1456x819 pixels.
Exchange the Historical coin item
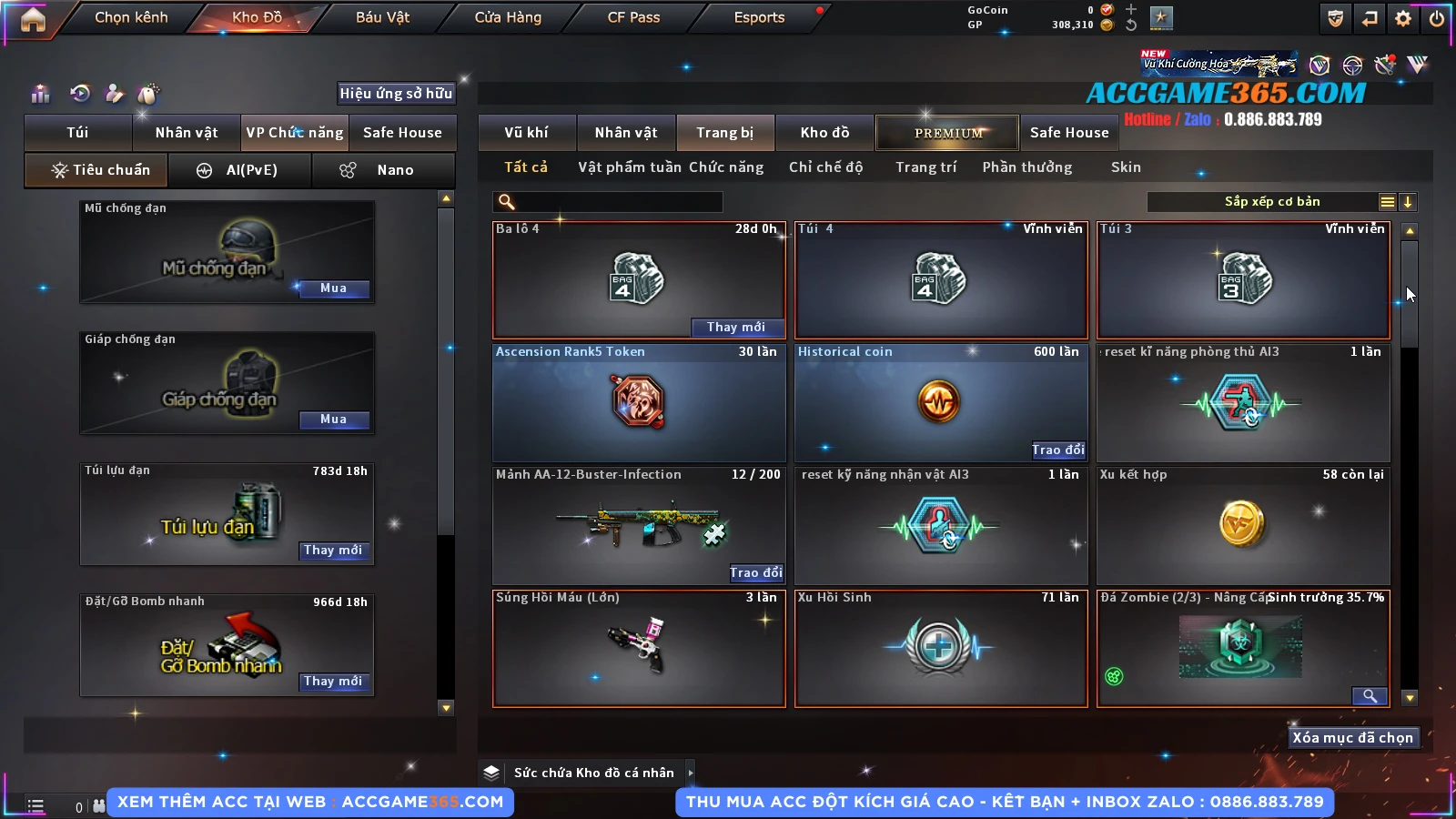point(1057,450)
